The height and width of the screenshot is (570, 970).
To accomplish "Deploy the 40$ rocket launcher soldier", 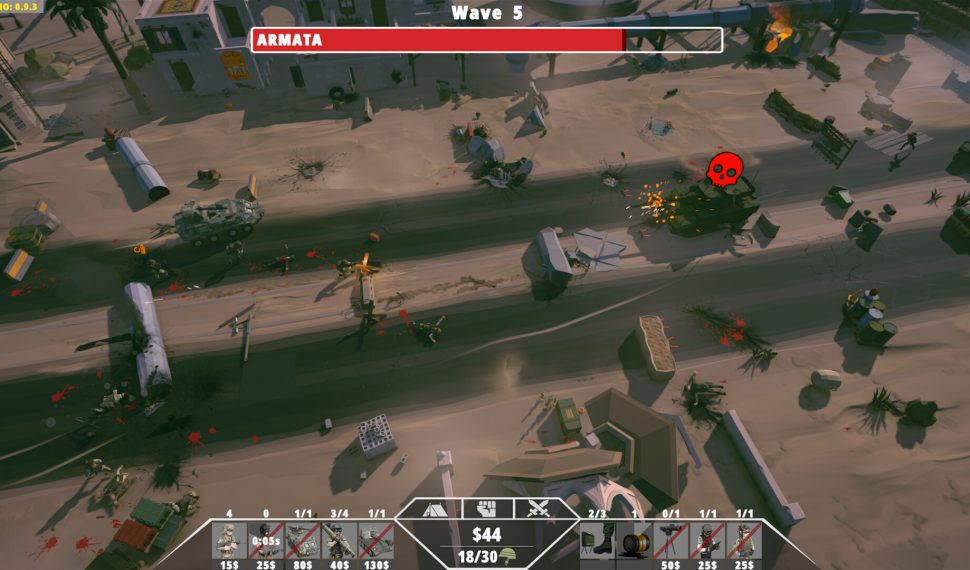I will click(339, 541).
